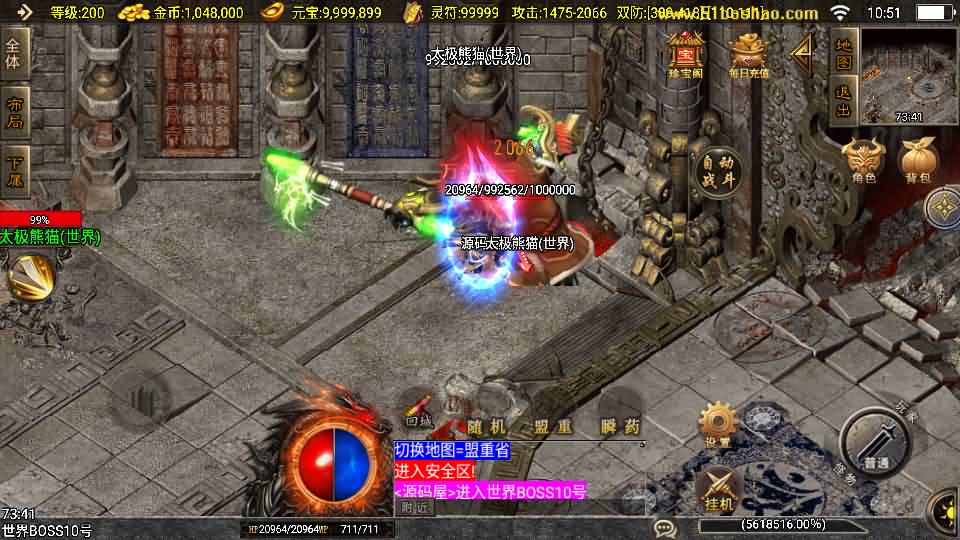Select the 下属 subordinates tab
Viewport: 960px width, 540px height.
(14, 170)
